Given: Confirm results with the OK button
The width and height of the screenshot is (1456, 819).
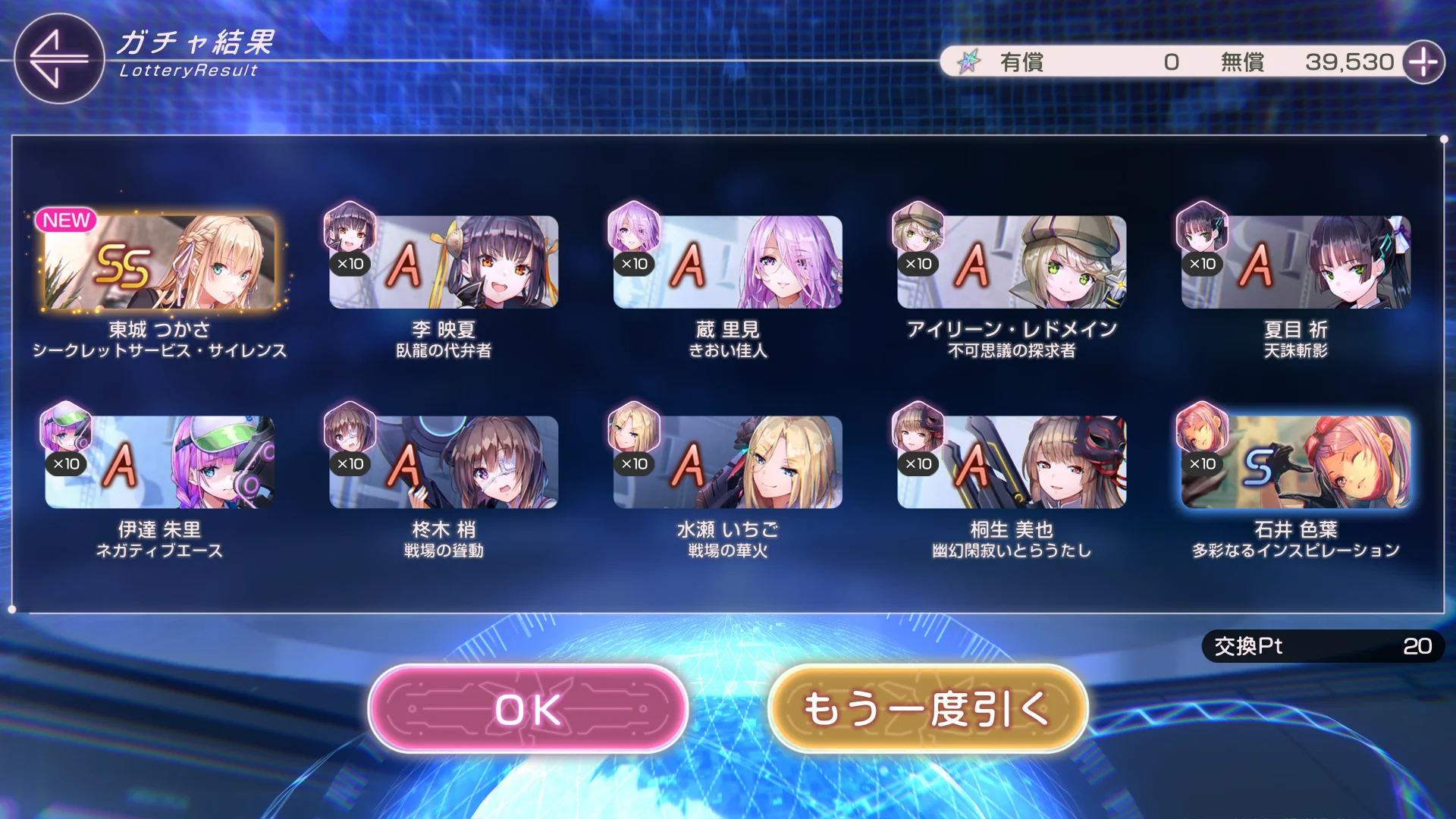Looking at the screenshot, I should (x=528, y=709).
